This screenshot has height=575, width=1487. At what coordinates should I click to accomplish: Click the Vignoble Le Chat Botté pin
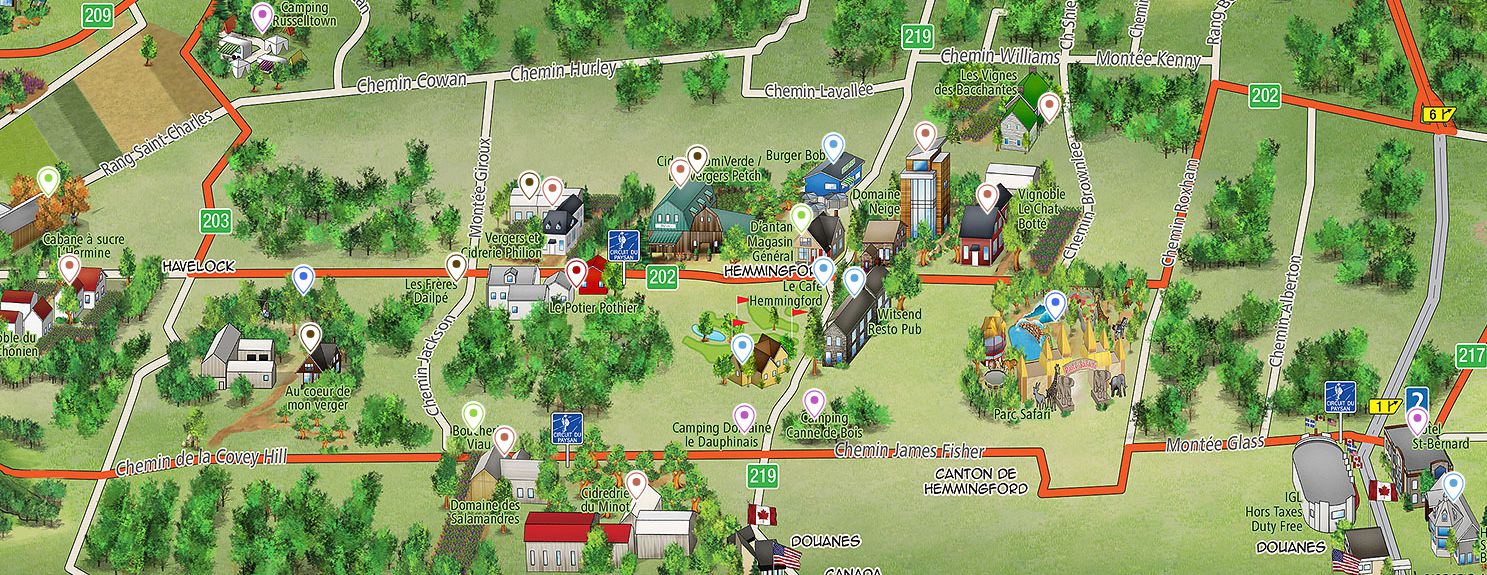(989, 196)
